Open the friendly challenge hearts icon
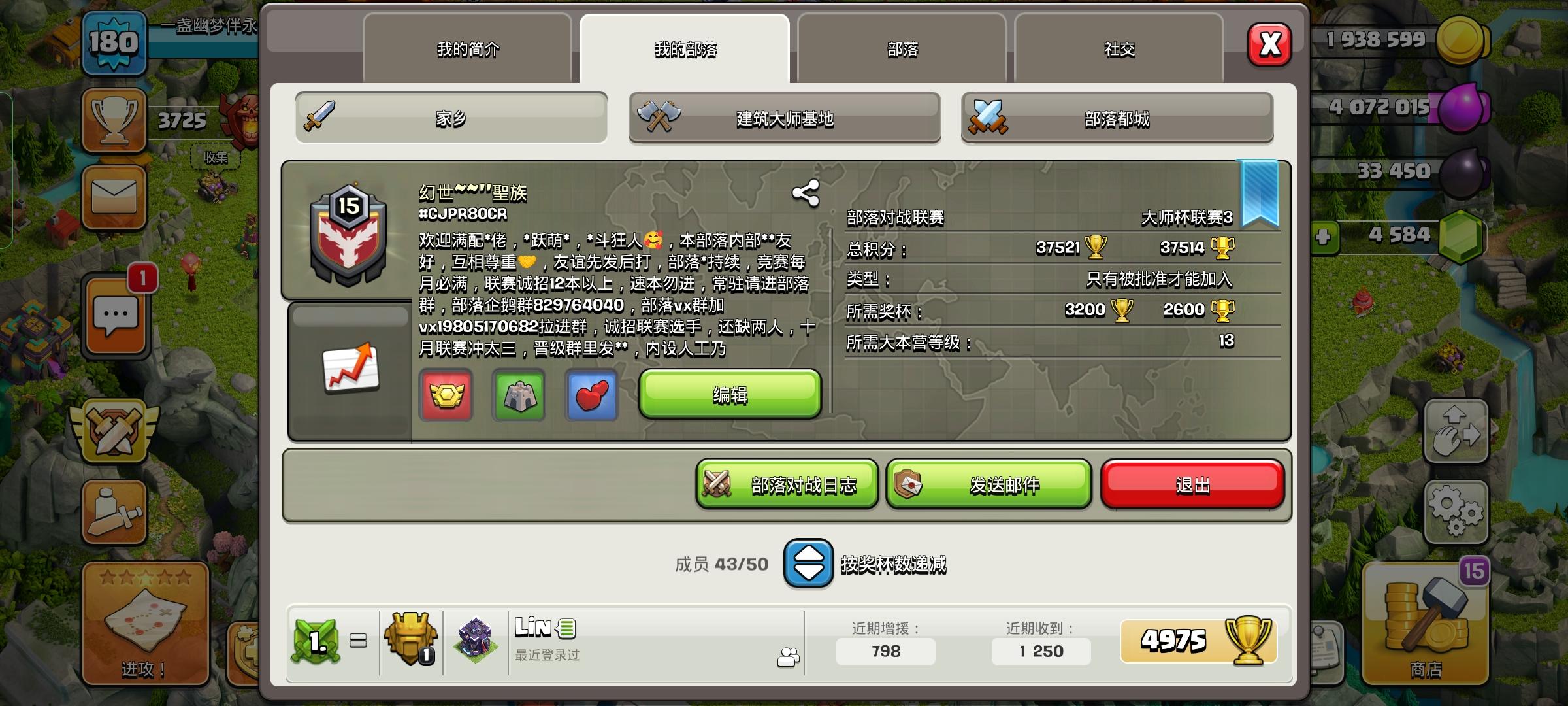The width and height of the screenshot is (1568, 706). 590,396
